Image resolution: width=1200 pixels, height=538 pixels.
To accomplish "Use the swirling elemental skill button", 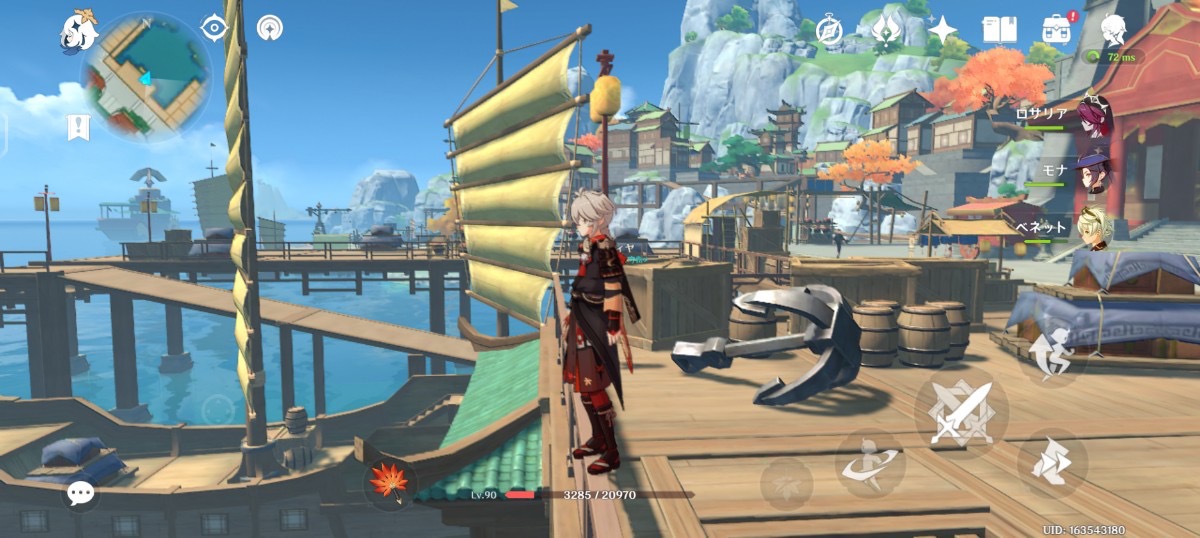I will [869, 464].
